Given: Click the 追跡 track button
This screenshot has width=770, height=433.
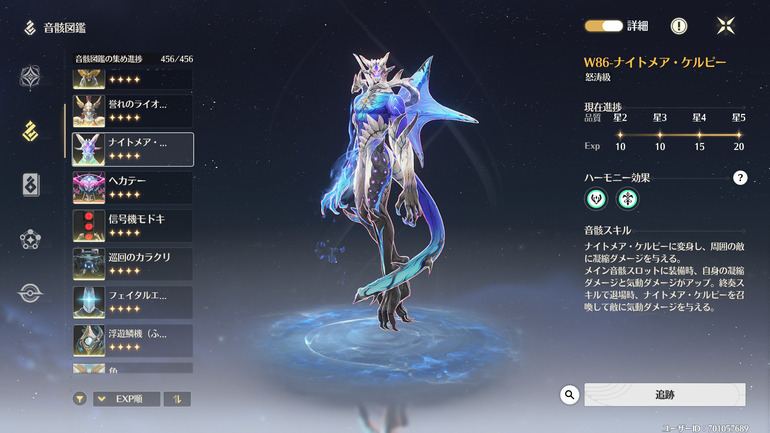Looking at the screenshot, I should click(x=664, y=395).
